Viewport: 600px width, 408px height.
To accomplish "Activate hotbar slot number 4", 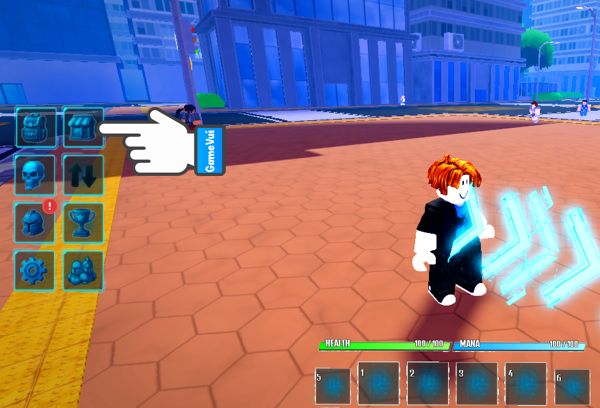I will tap(525, 384).
